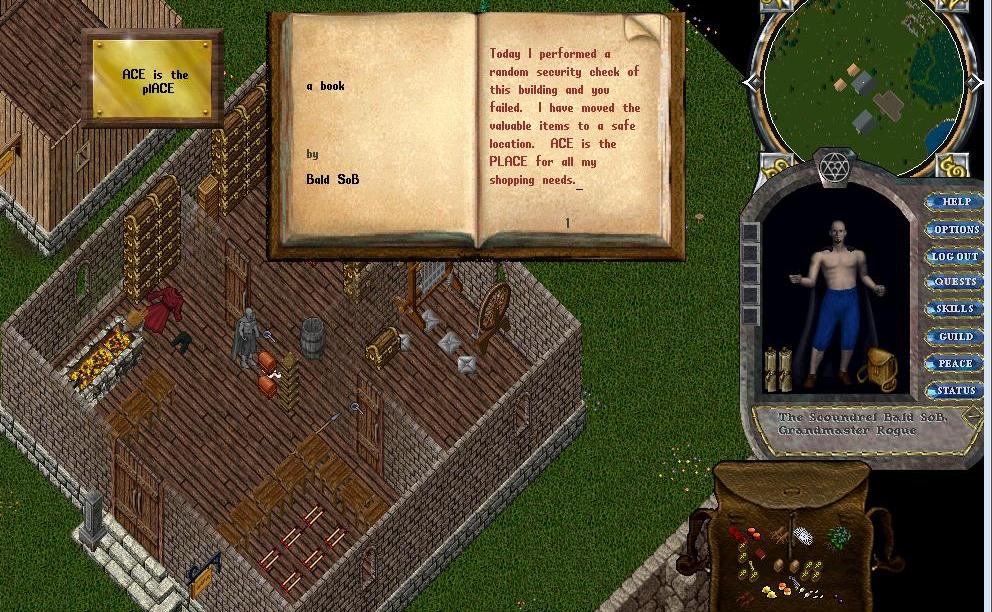The height and width of the screenshot is (612, 992).
Task: Open the Guild menu
Action: click(x=955, y=337)
